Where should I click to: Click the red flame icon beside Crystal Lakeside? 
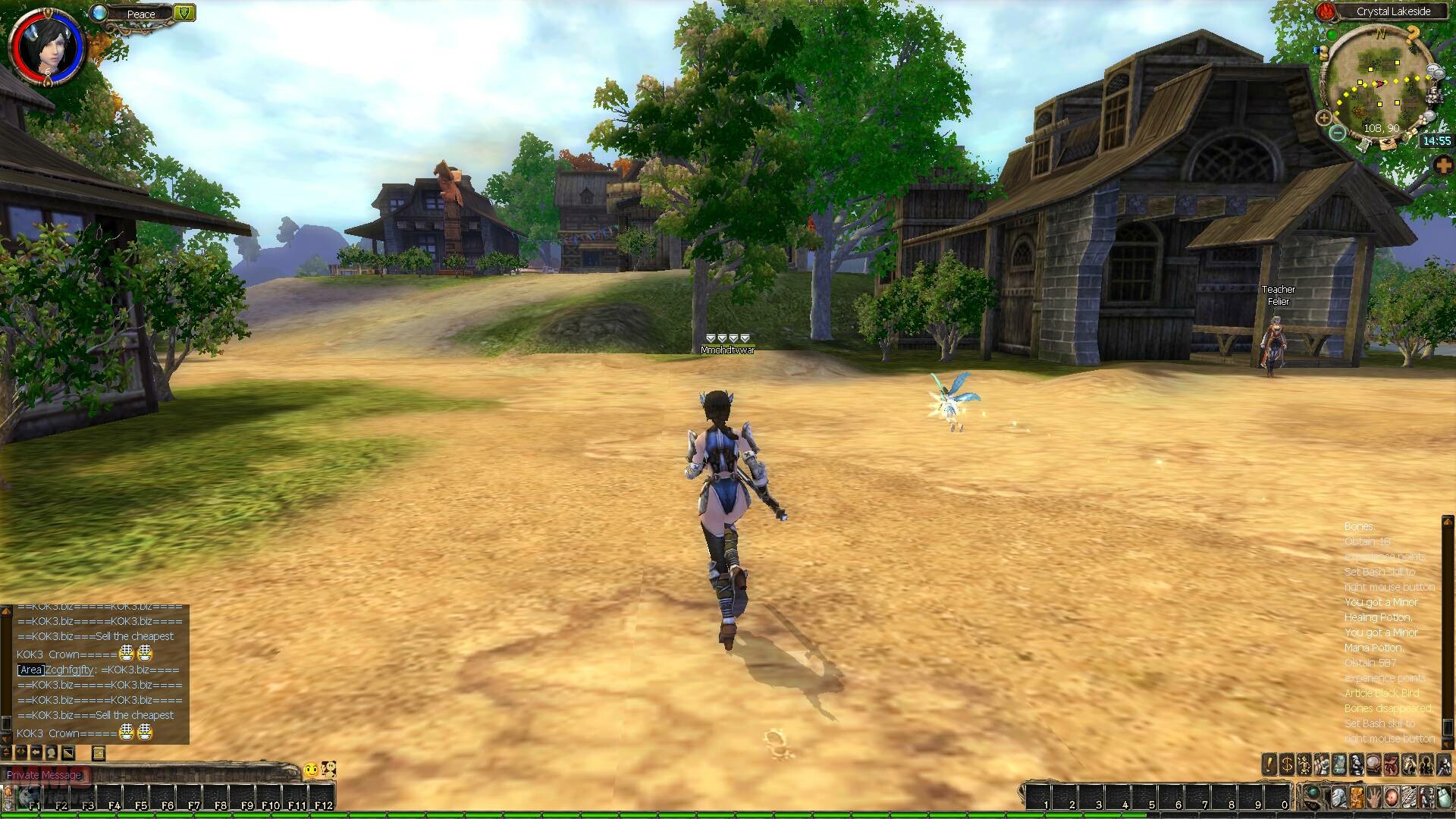[1326, 11]
